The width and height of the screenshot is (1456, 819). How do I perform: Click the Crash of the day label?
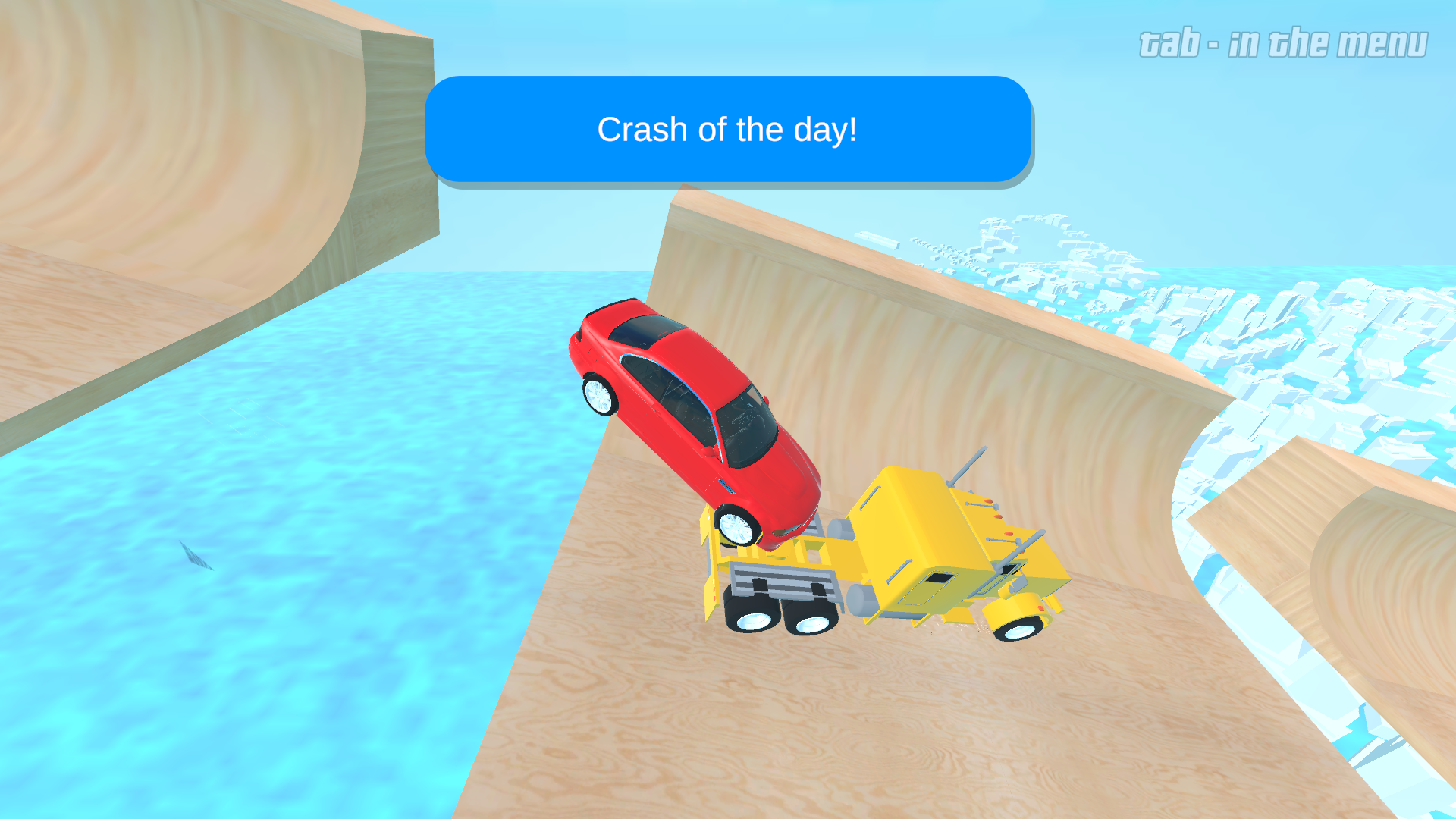(x=726, y=130)
